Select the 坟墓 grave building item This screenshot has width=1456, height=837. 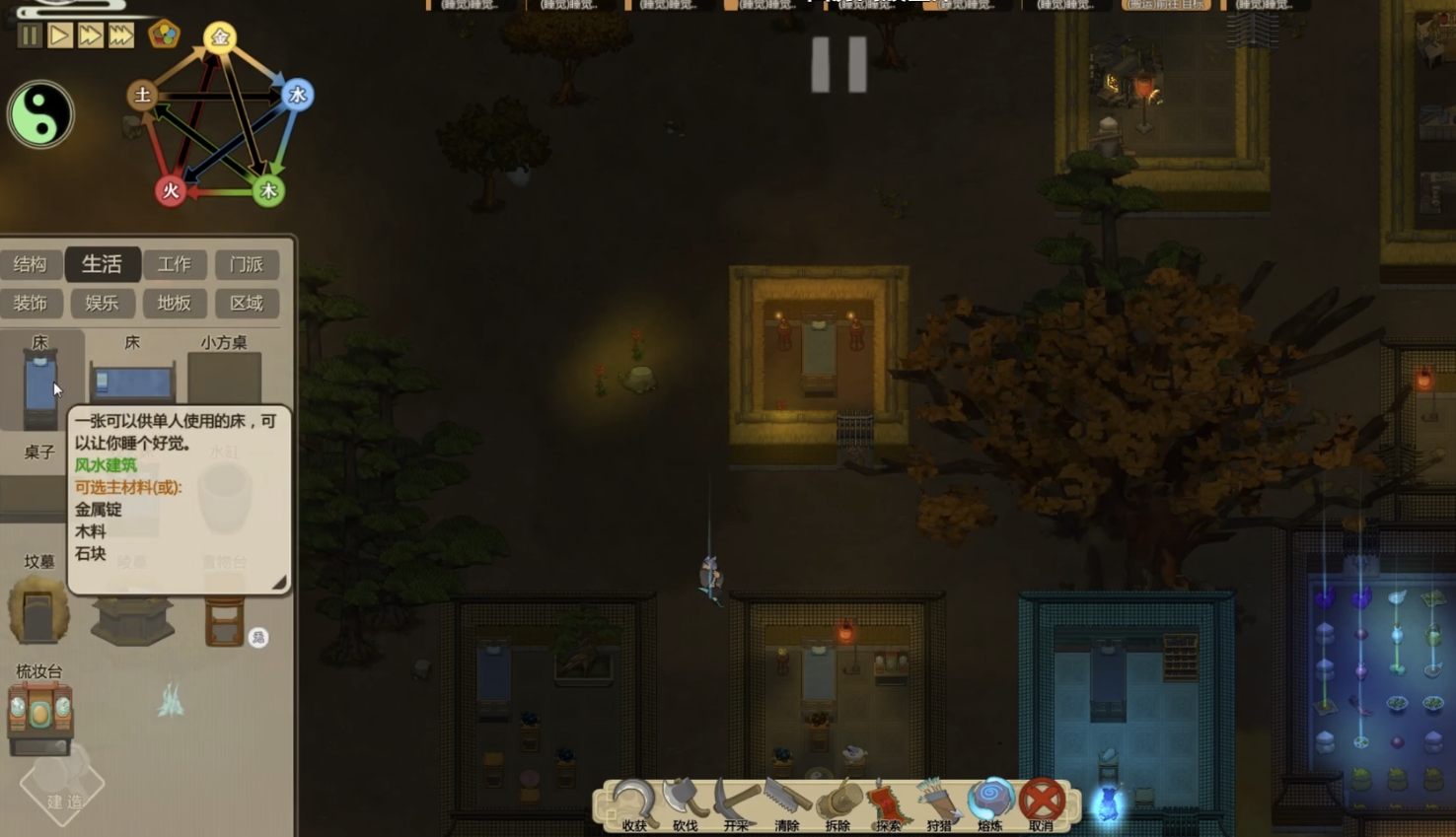(38, 601)
